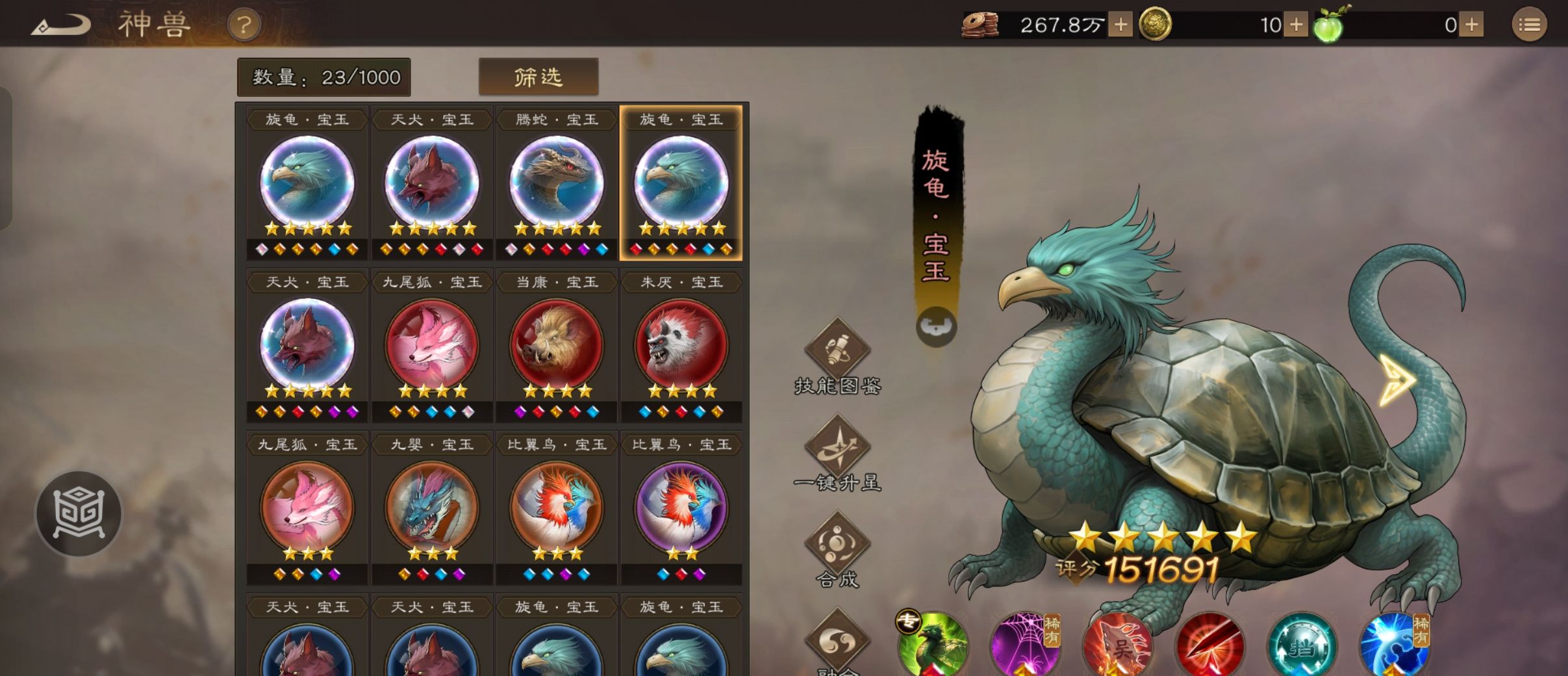The image size is (1568, 676).
Task: Open the 筛选 filter options
Action: coord(539,76)
